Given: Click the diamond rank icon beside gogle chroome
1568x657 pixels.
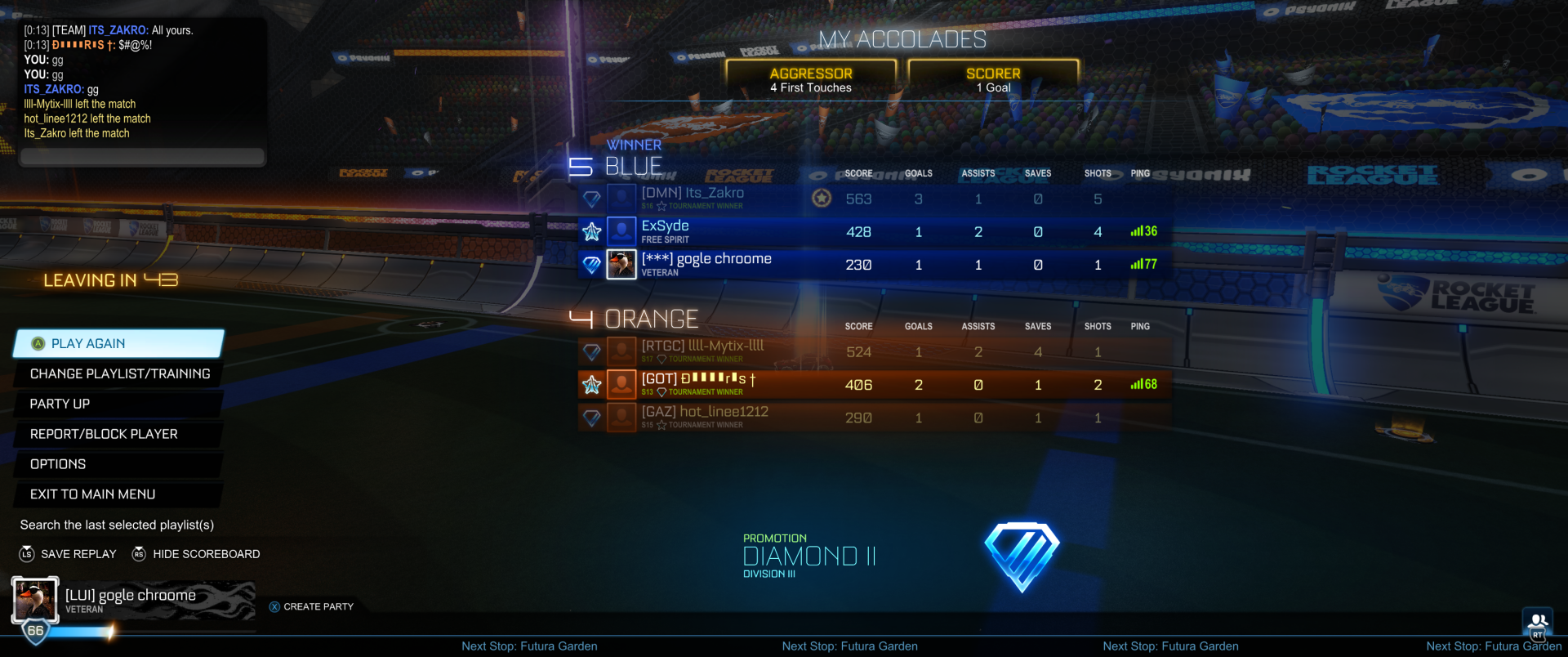Looking at the screenshot, I should tap(590, 264).
